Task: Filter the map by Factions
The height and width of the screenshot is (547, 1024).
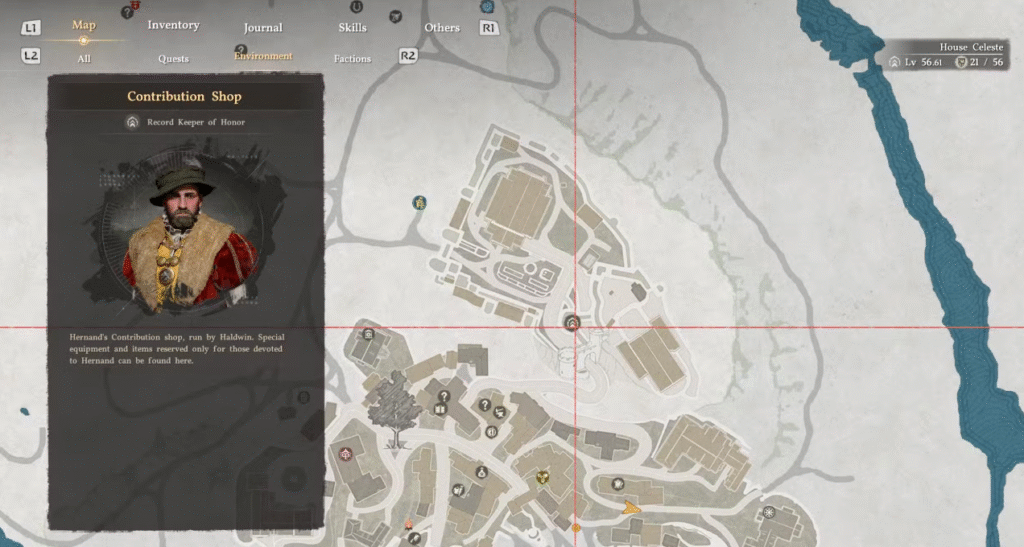Action: point(352,59)
